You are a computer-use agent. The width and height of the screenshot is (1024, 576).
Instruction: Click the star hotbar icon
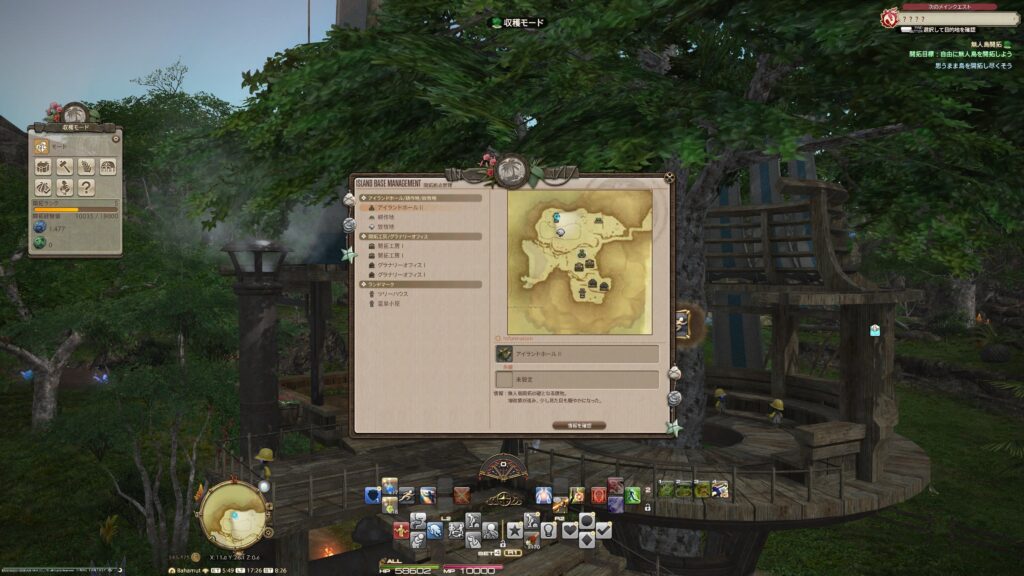coord(515,530)
